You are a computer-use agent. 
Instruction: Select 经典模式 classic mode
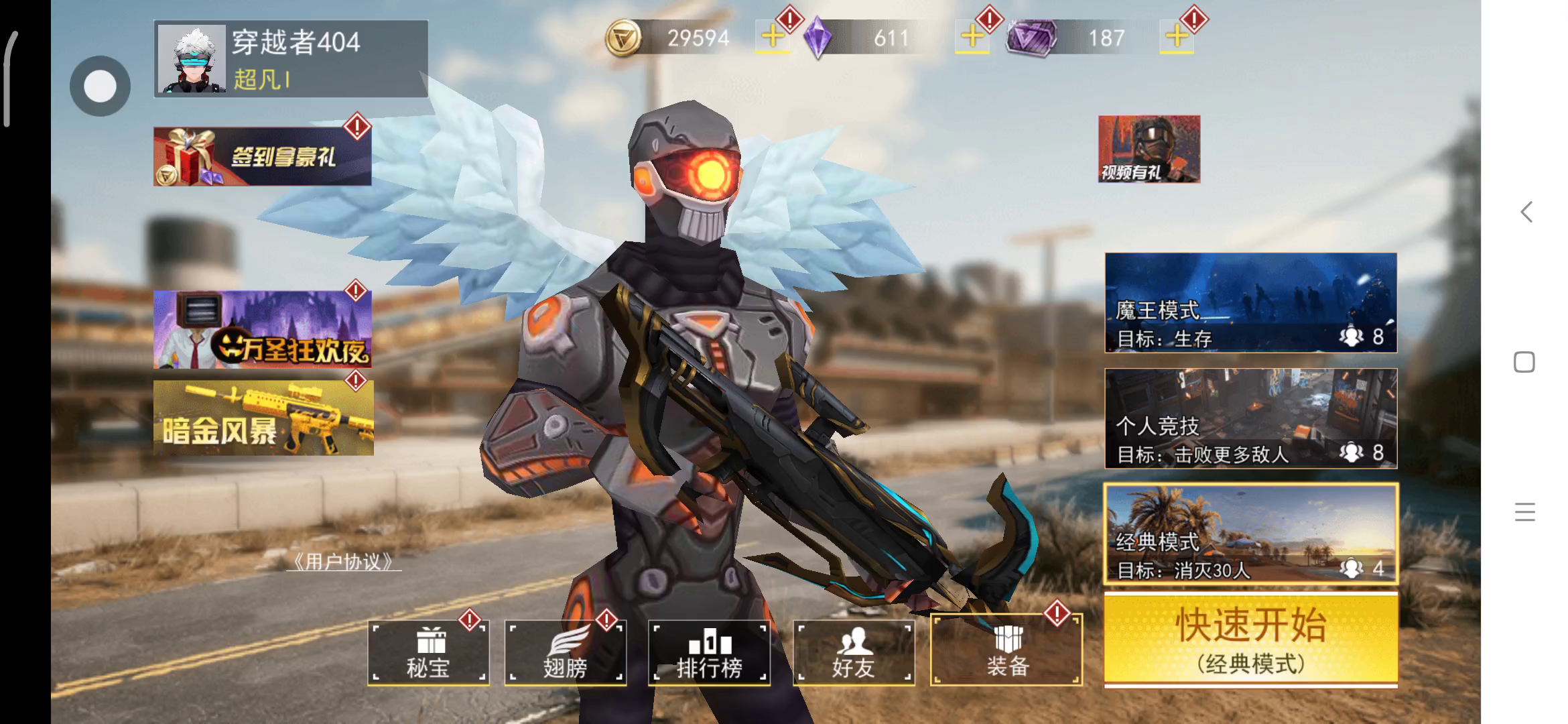click(1250, 534)
